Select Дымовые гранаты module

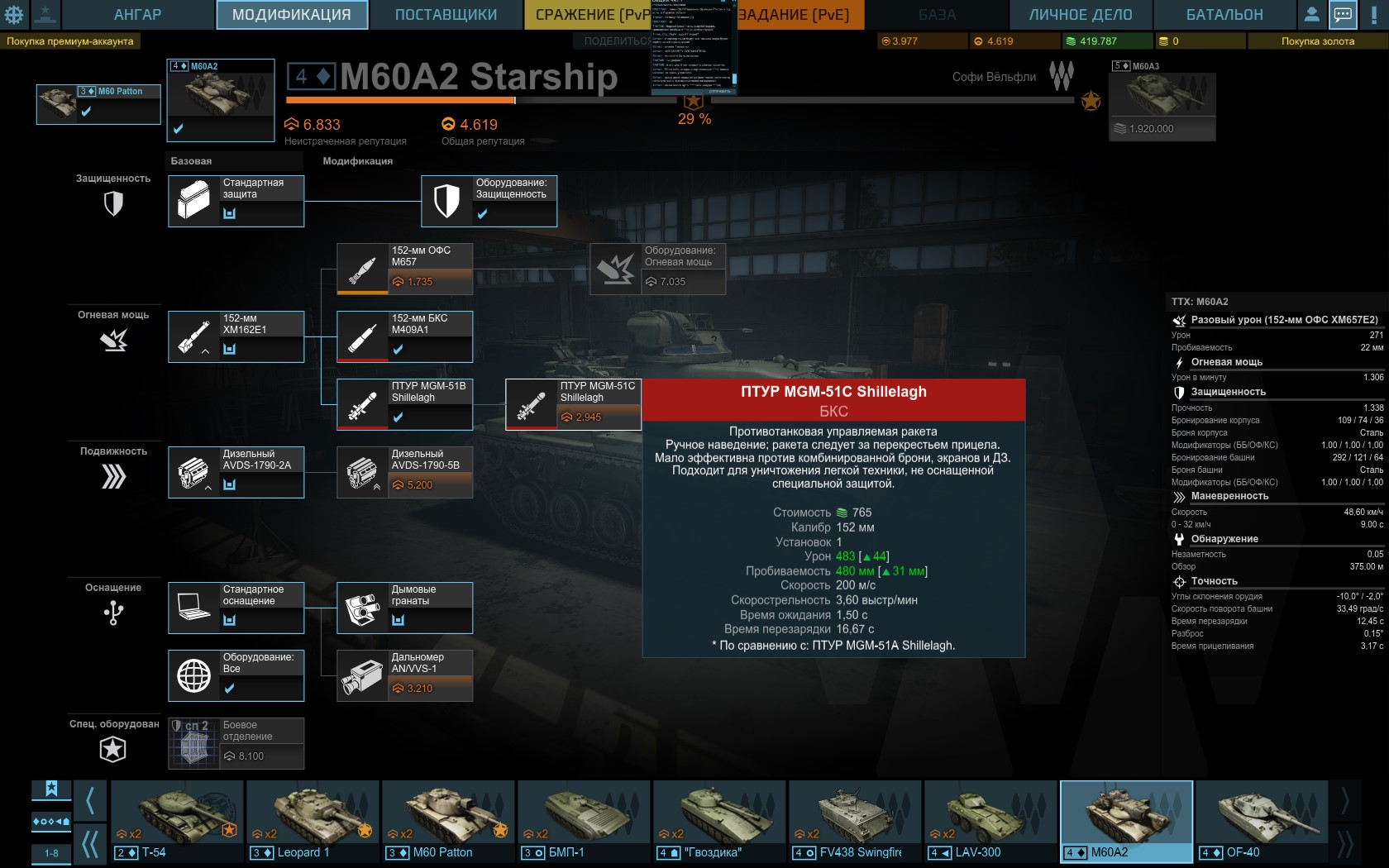[x=404, y=608]
